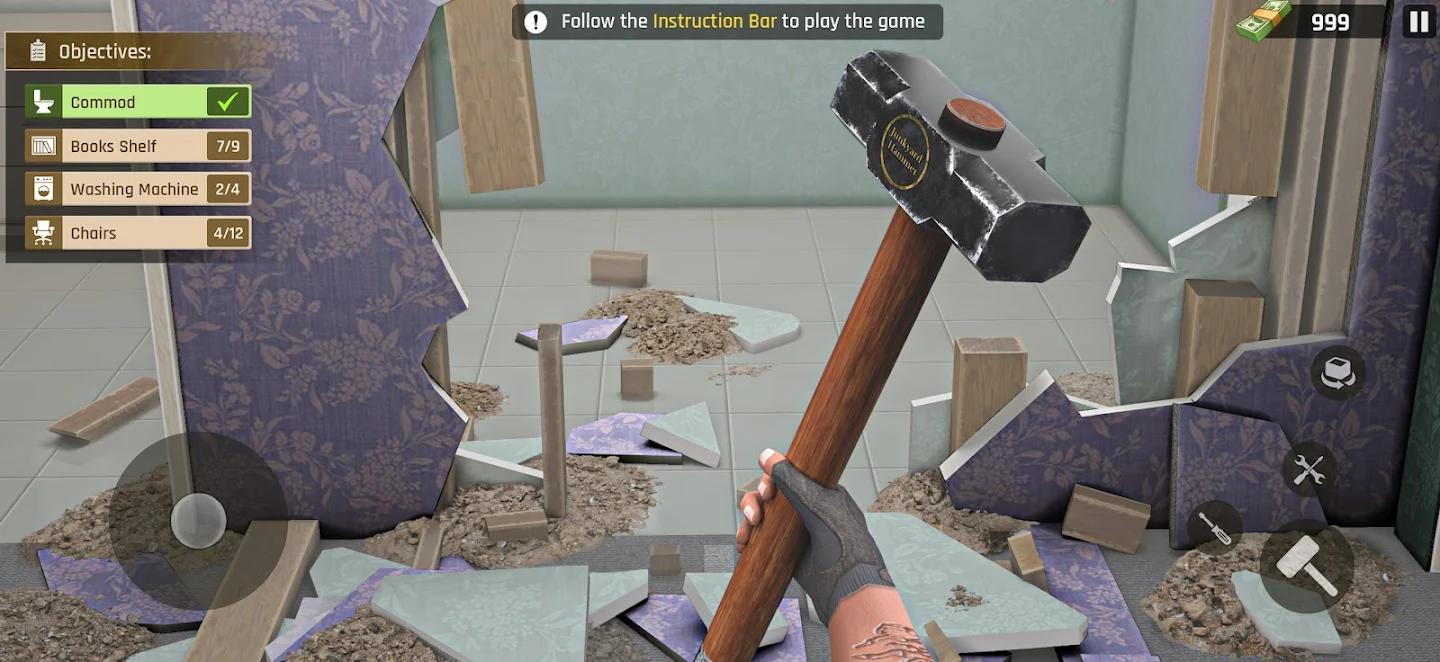This screenshot has height=662, width=1440.
Task: Select the Chairs objective row
Action: (x=138, y=233)
